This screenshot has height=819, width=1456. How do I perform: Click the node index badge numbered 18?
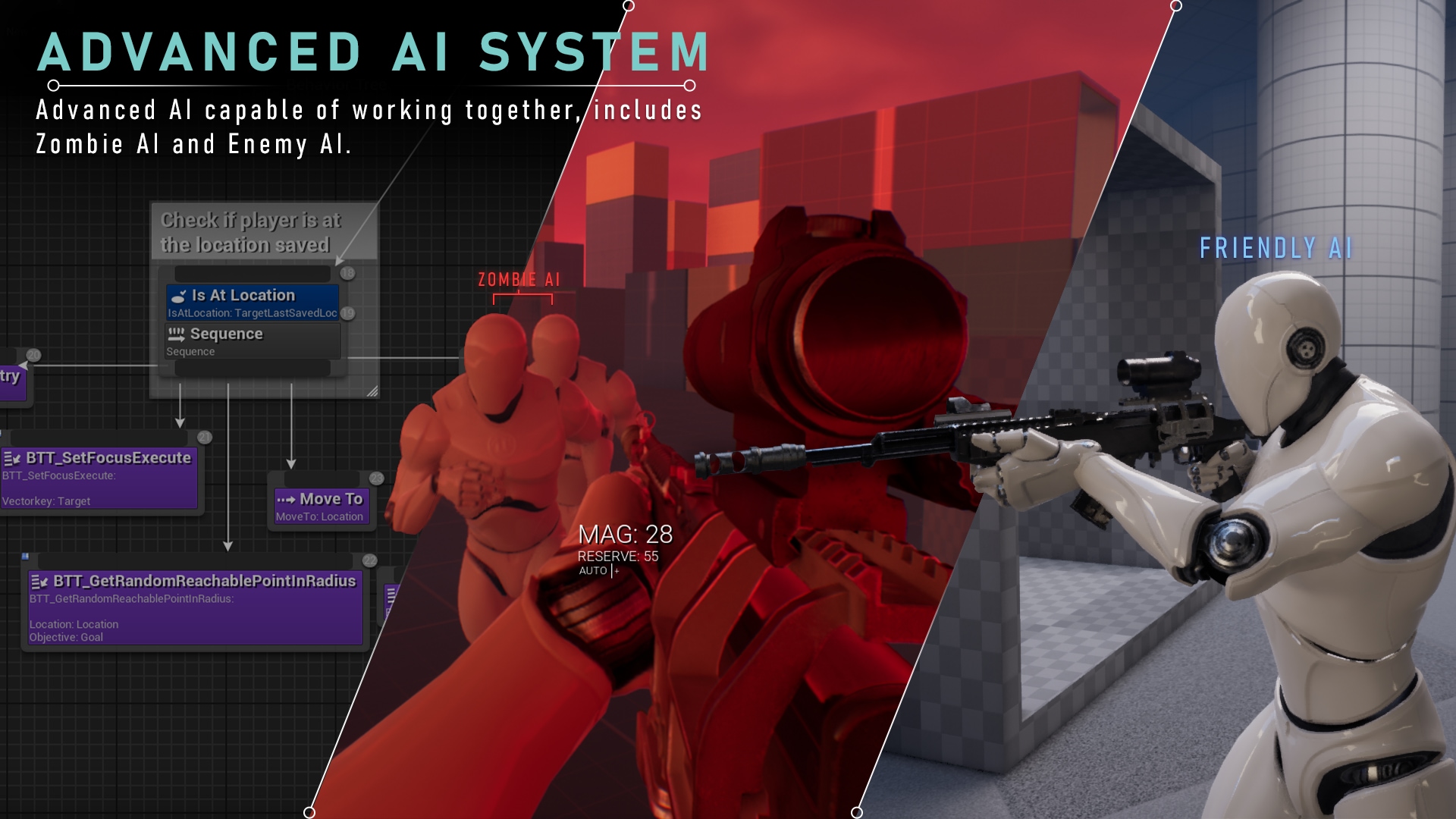coord(347,274)
